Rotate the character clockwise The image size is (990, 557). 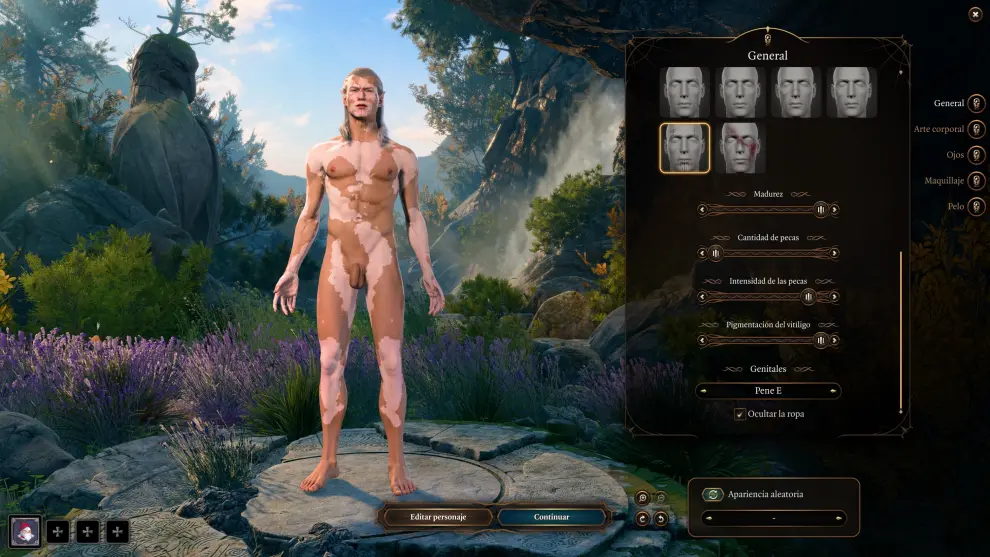642,518
